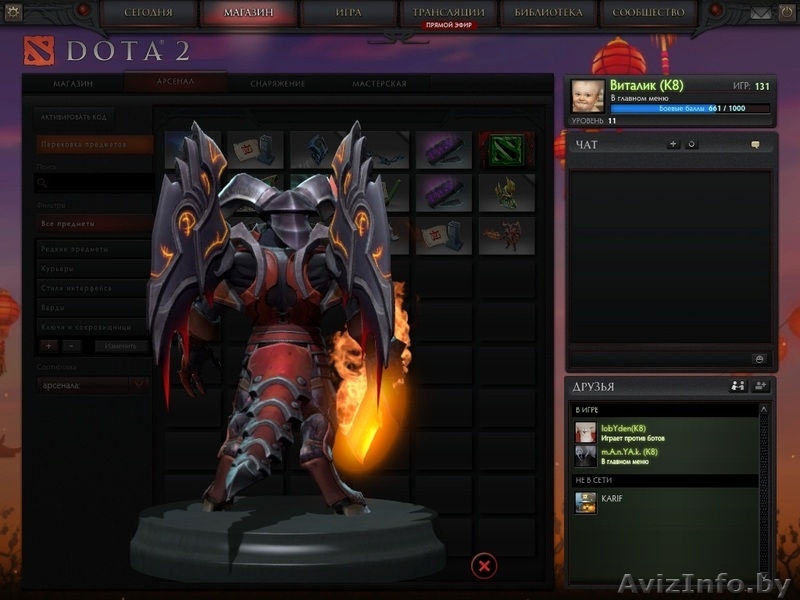Go to the БИБЛИОТЕКА tab
The height and width of the screenshot is (600, 800).
(548, 12)
